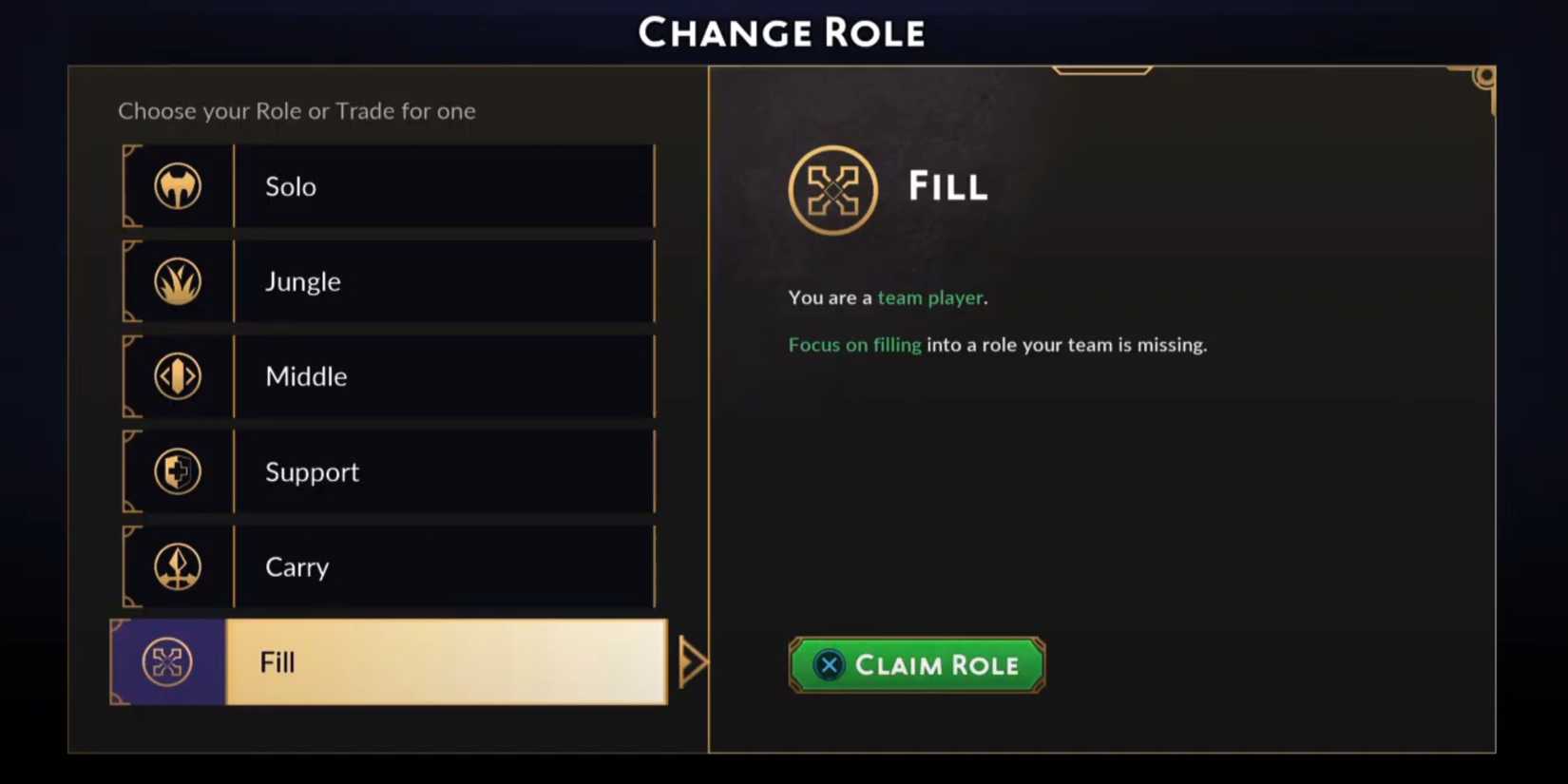Click the team player green link

point(929,297)
